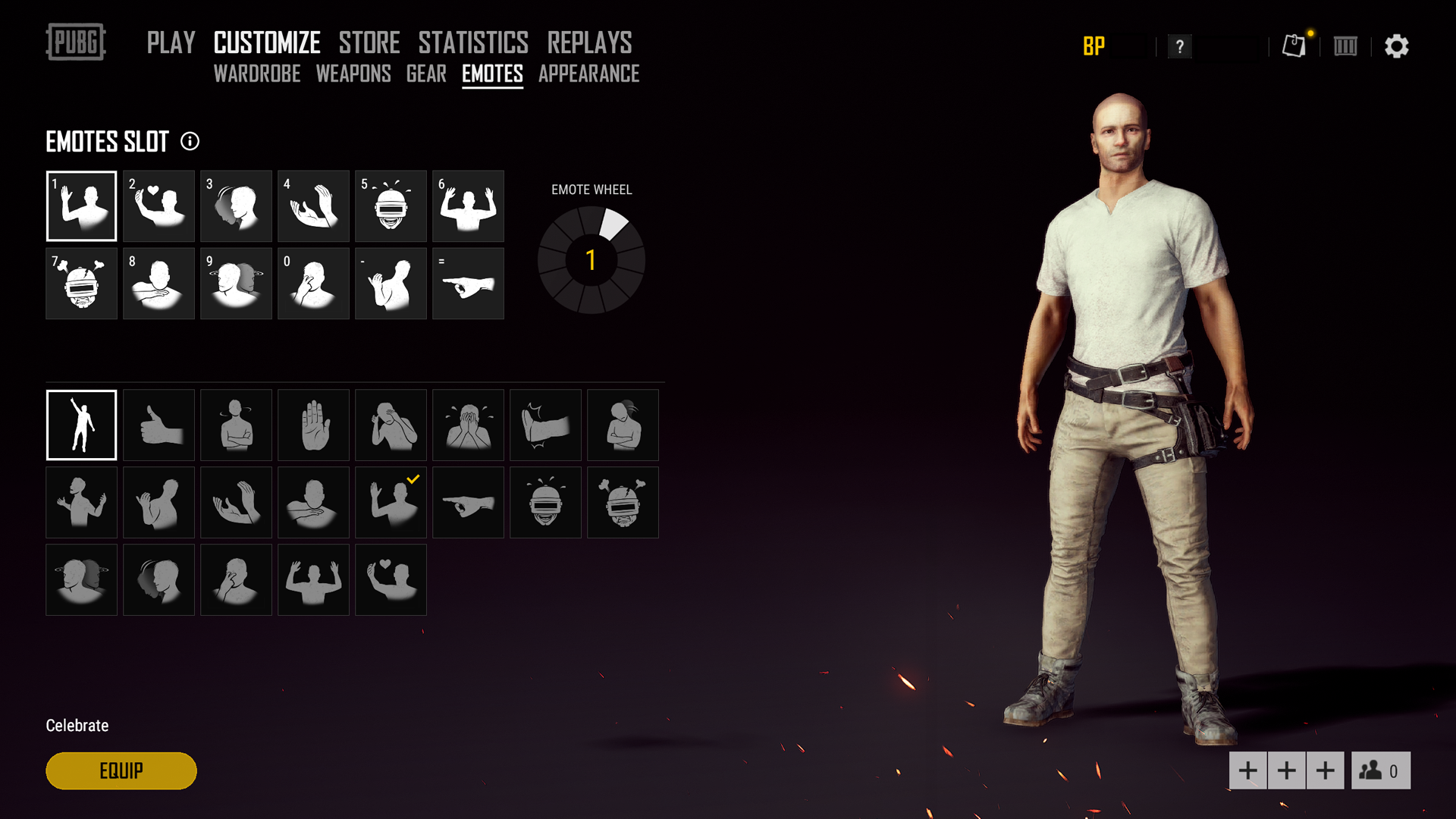Image resolution: width=1456 pixels, height=819 pixels.
Task: Open the inventory crate icon at top right
Action: (1345, 46)
